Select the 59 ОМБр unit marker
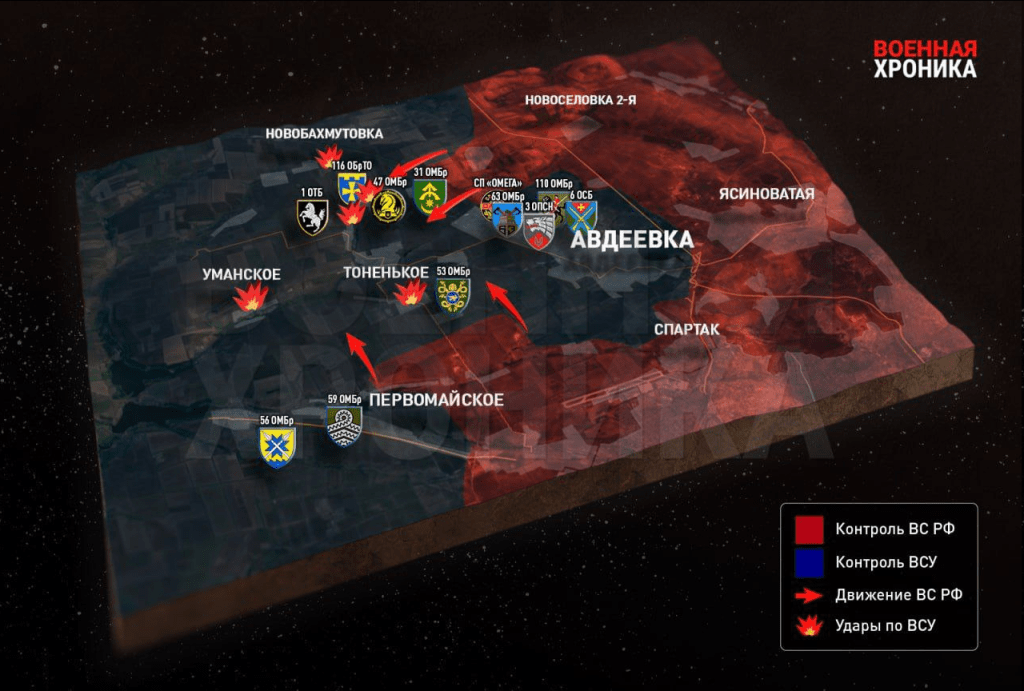This screenshot has height=691, width=1024. click(345, 424)
